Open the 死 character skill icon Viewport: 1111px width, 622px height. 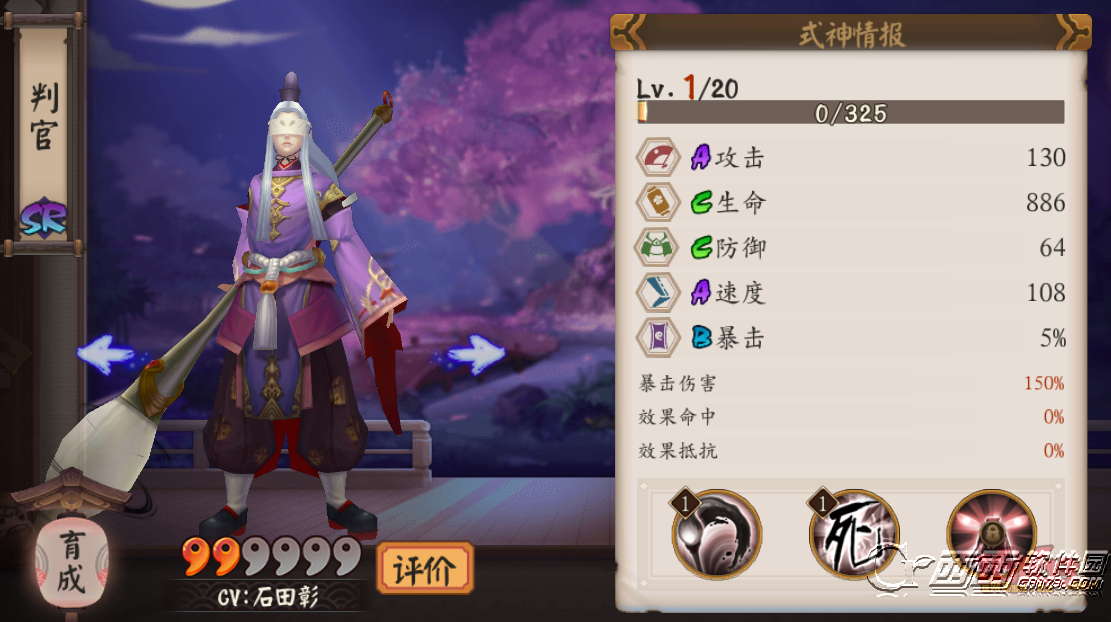point(853,534)
